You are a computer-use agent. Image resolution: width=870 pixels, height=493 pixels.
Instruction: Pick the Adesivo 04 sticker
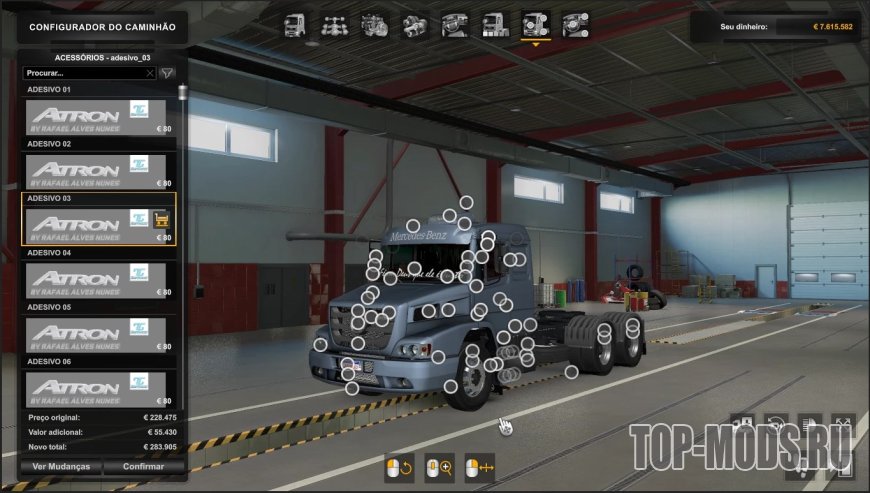tap(100, 280)
